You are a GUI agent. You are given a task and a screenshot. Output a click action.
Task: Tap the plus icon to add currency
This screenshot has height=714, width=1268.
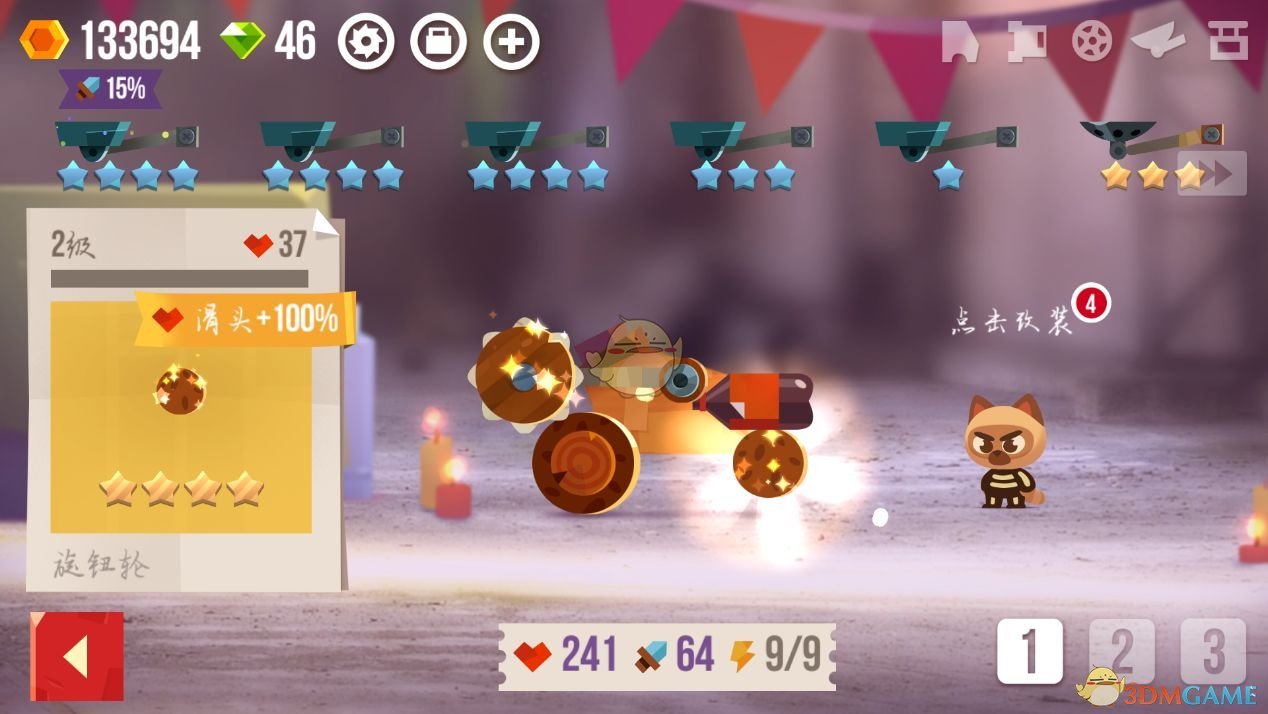[511, 42]
